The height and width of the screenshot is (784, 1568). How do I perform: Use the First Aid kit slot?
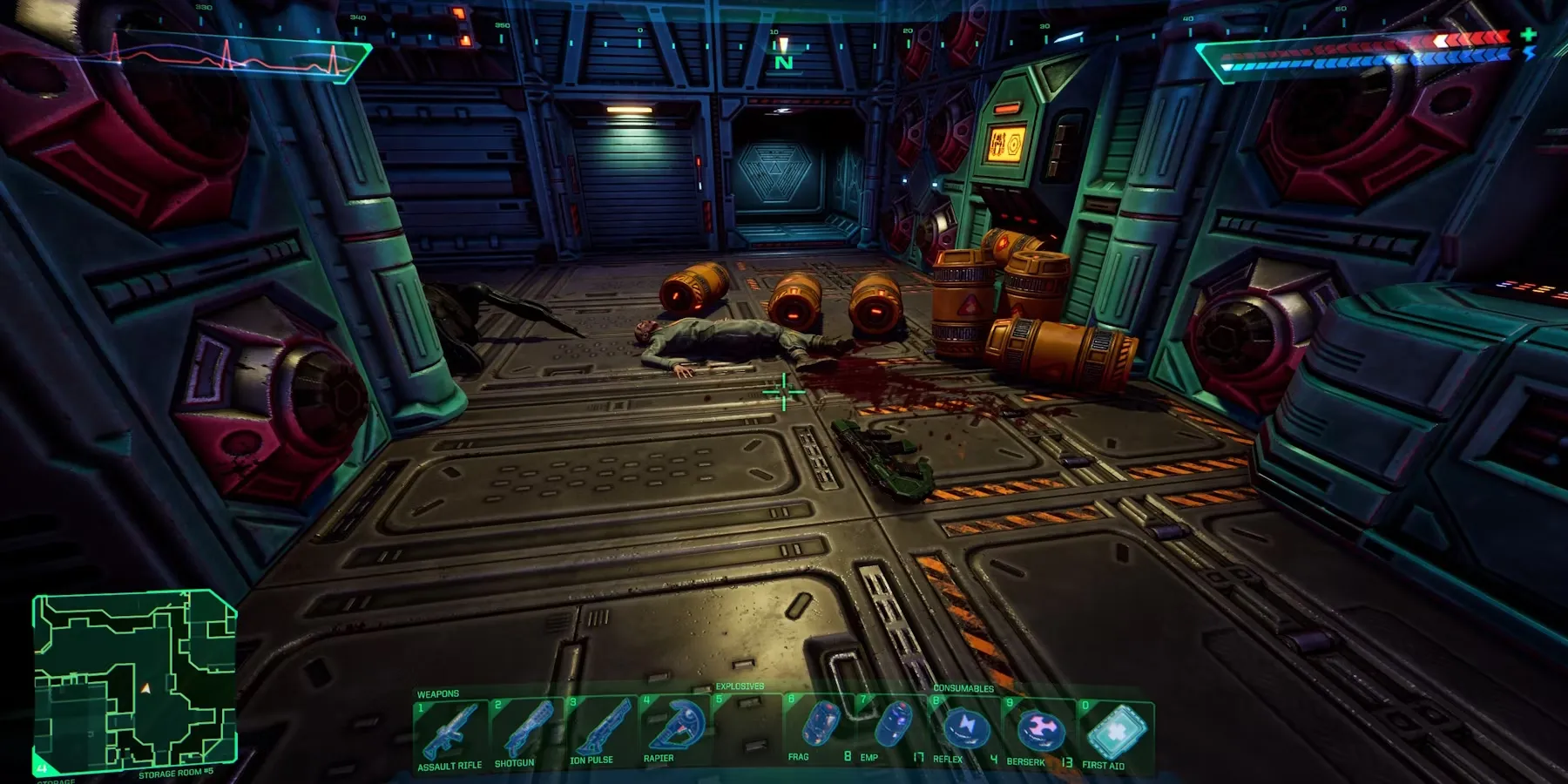click(1115, 734)
